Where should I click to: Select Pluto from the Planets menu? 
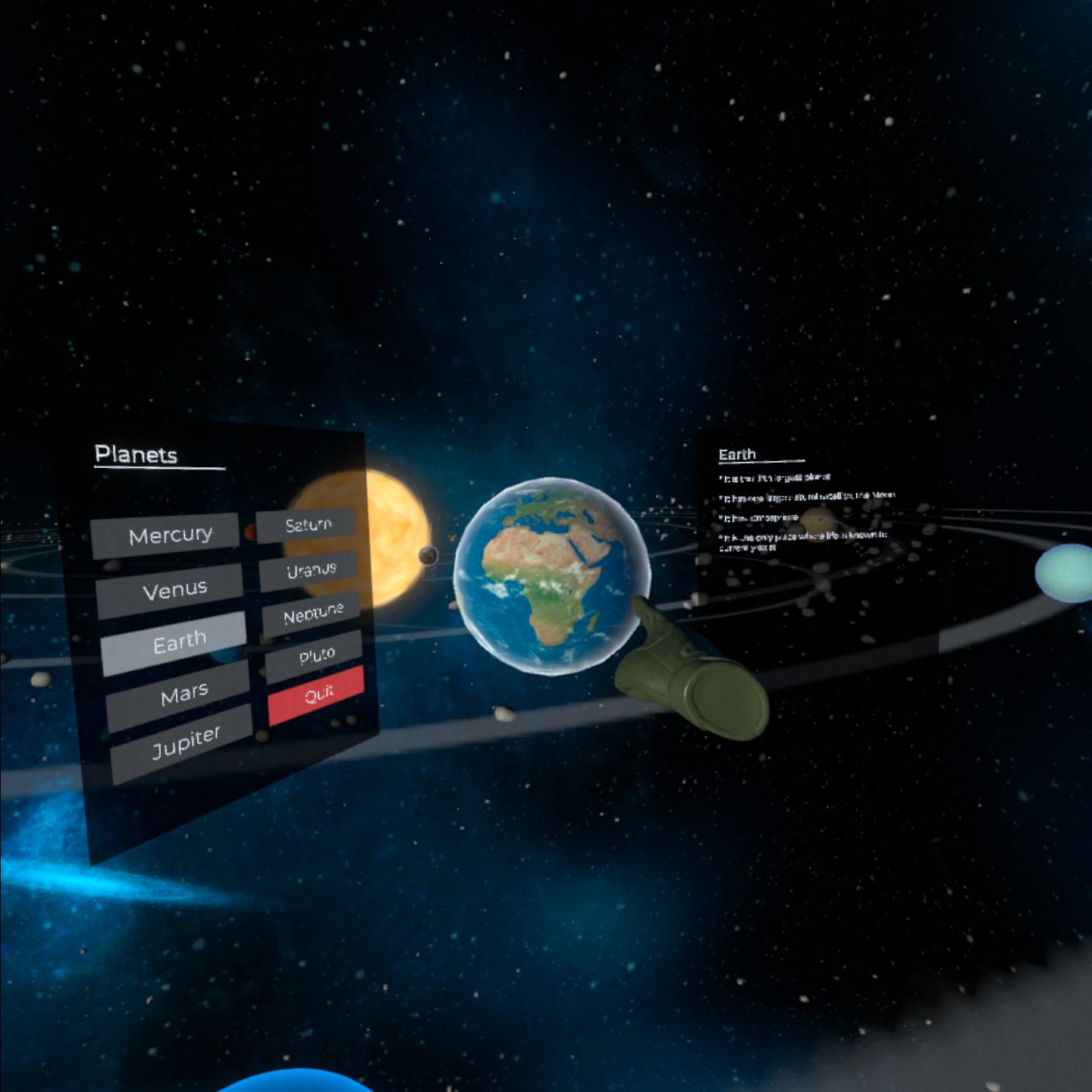point(317,652)
